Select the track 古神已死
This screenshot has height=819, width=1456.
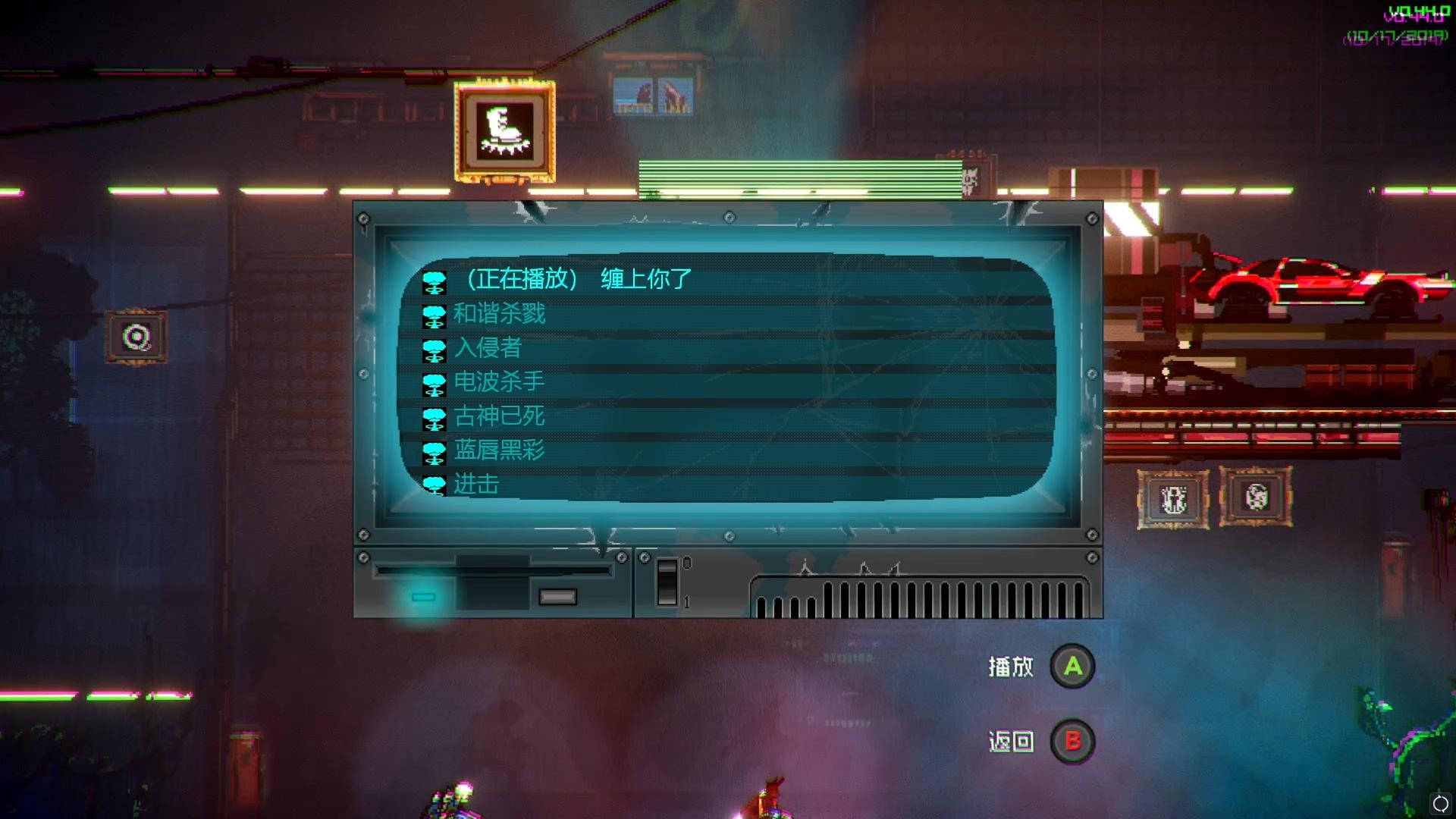point(500,417)
